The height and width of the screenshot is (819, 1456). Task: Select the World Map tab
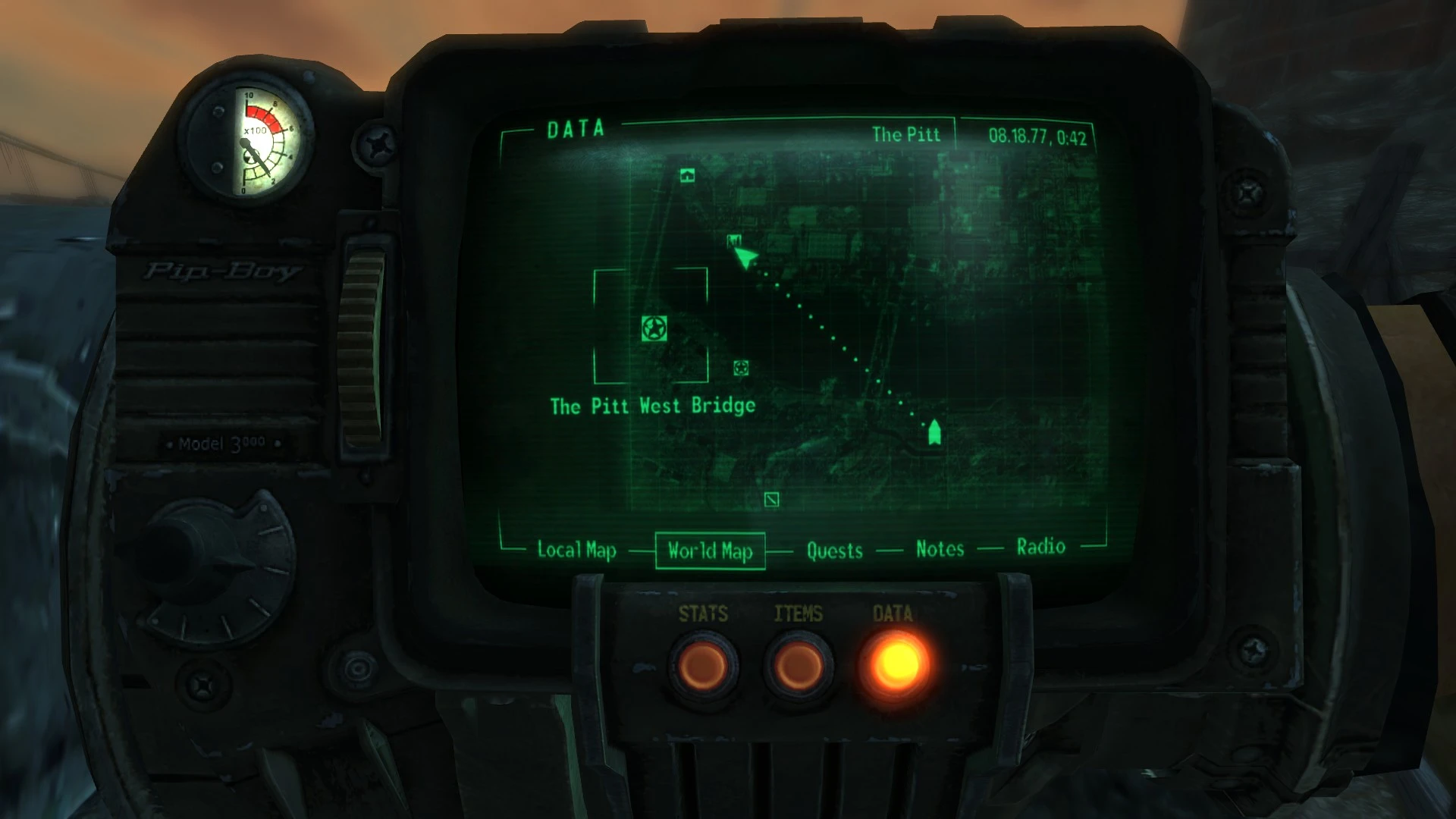coord(710,551)
